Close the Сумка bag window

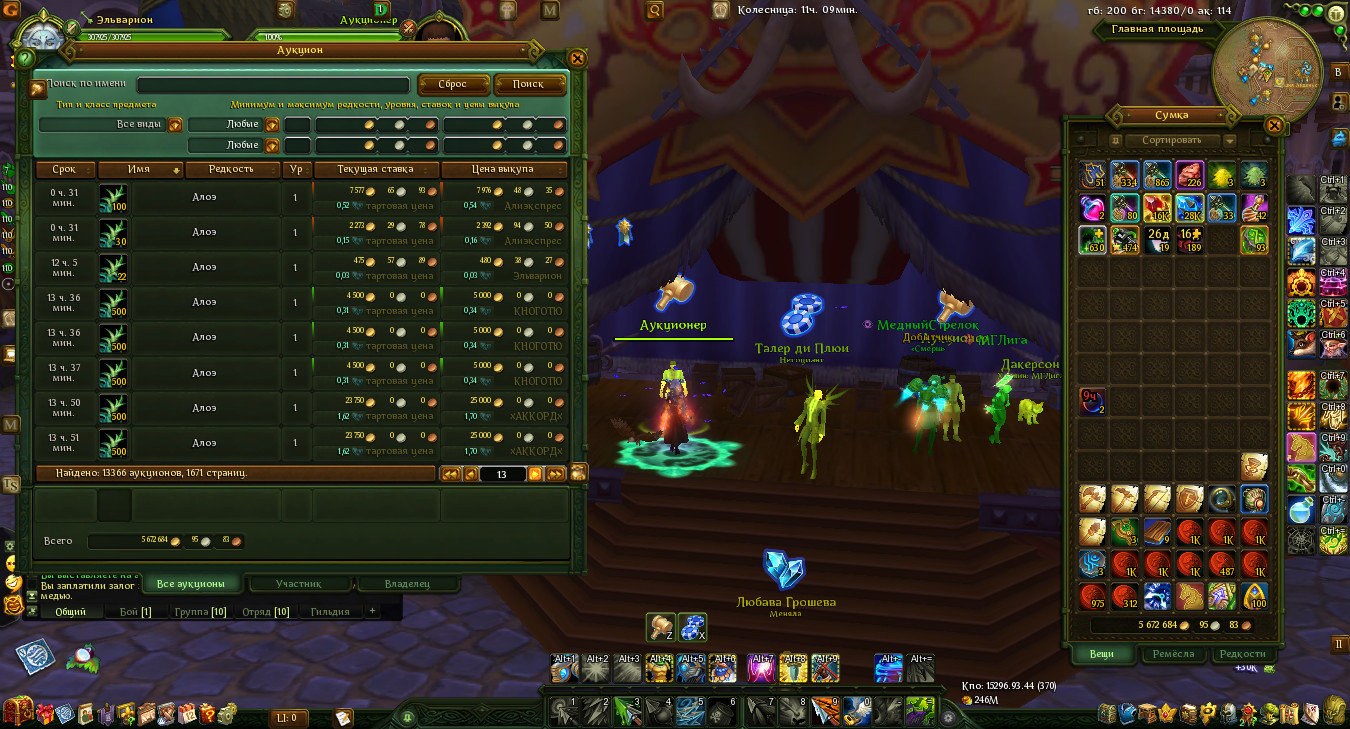coord(1274,126)
